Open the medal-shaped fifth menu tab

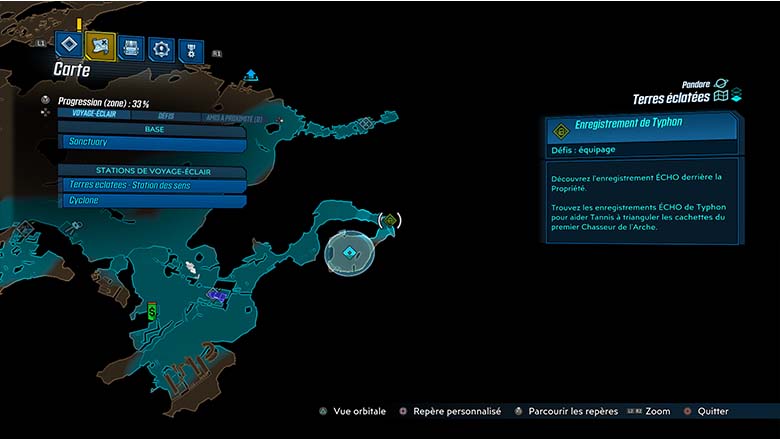point(190,51)
